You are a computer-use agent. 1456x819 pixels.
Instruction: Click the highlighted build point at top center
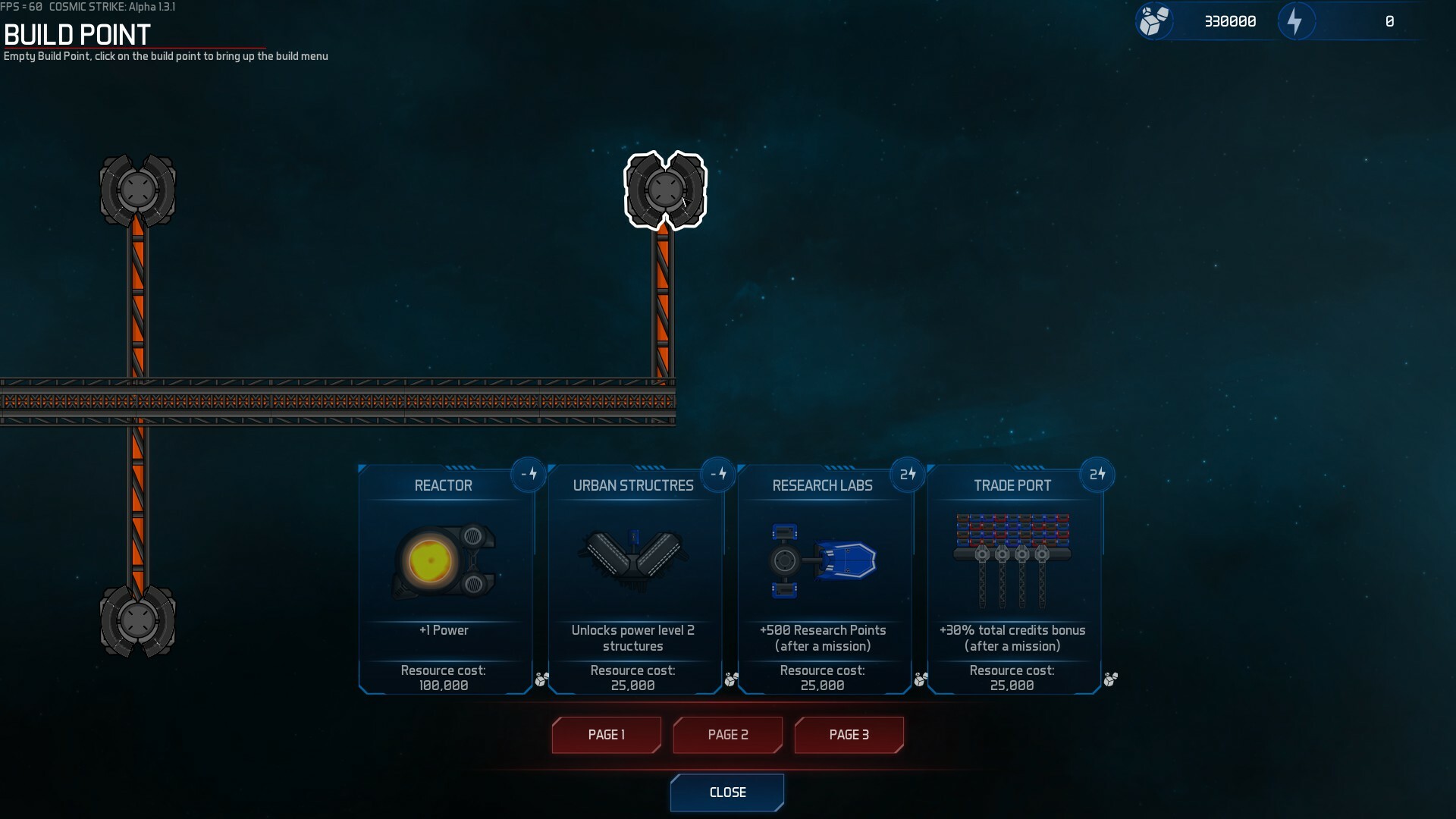(x=664, y=190)
